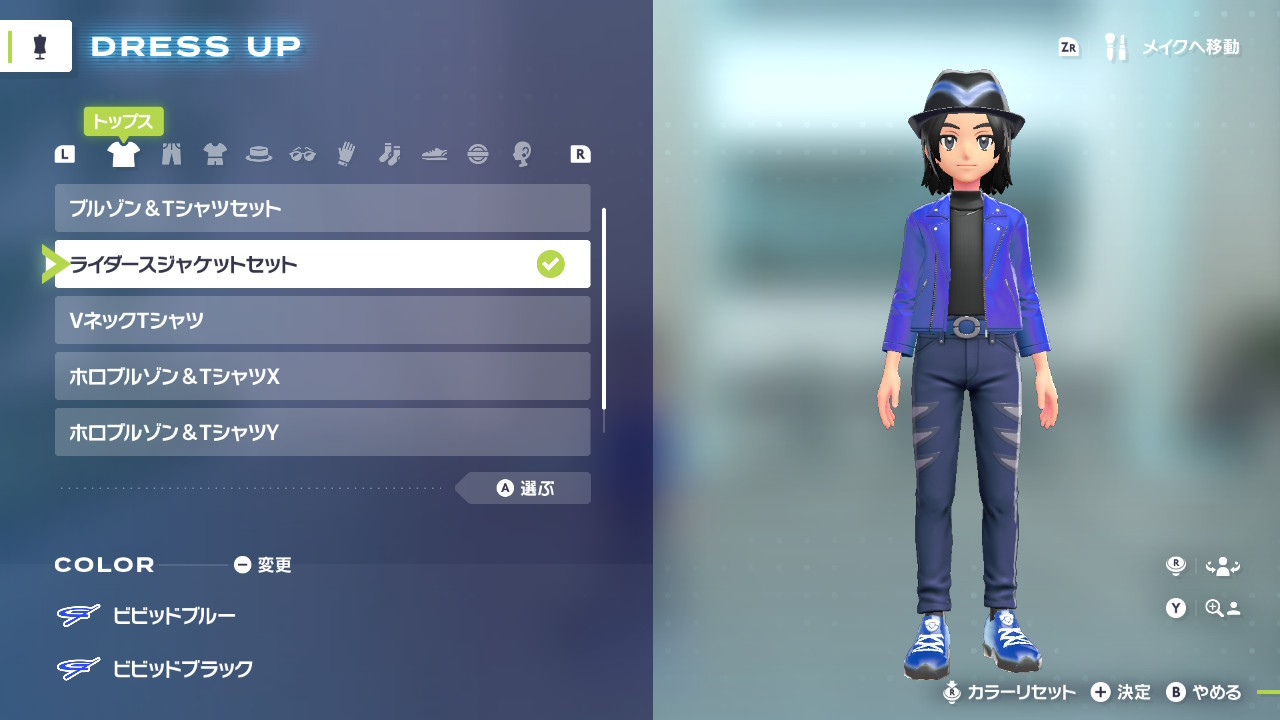The width and height of the screenshot is (1280, 720).
Task: Open the pants bottoms category tab
Action: (x=171, y=154)
